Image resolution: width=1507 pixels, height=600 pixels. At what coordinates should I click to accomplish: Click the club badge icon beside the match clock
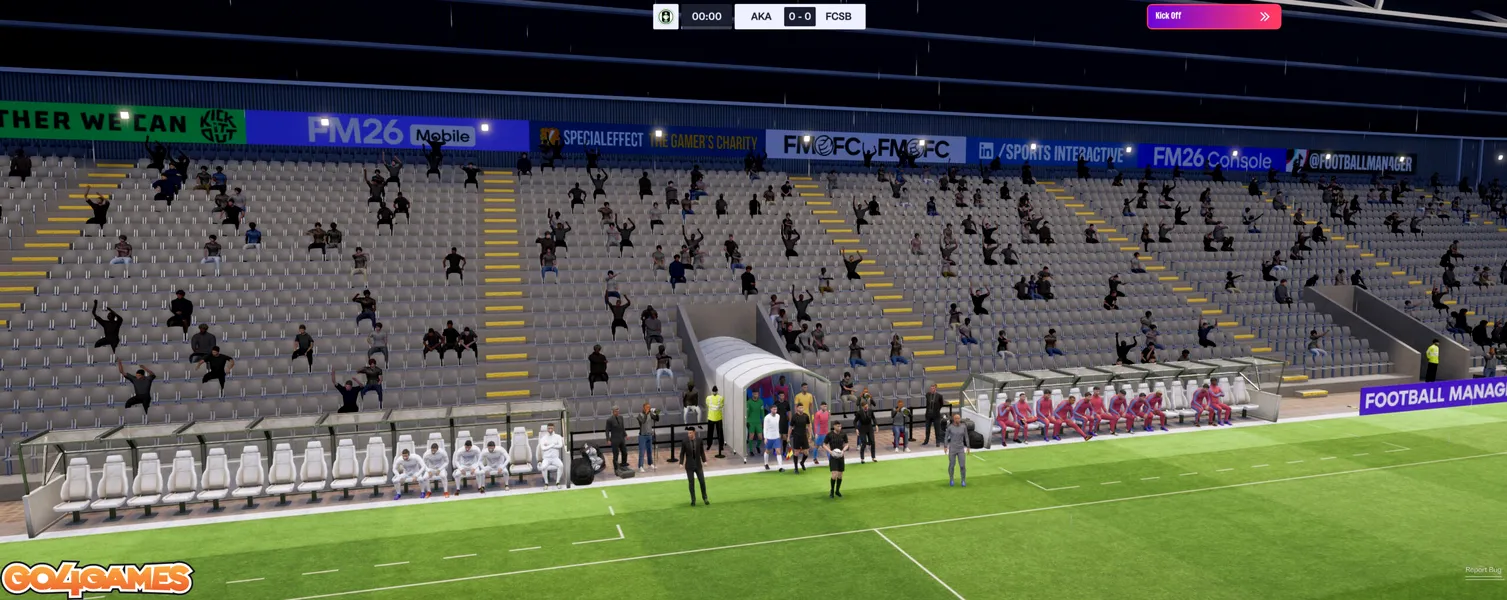[x=665, y=16]
